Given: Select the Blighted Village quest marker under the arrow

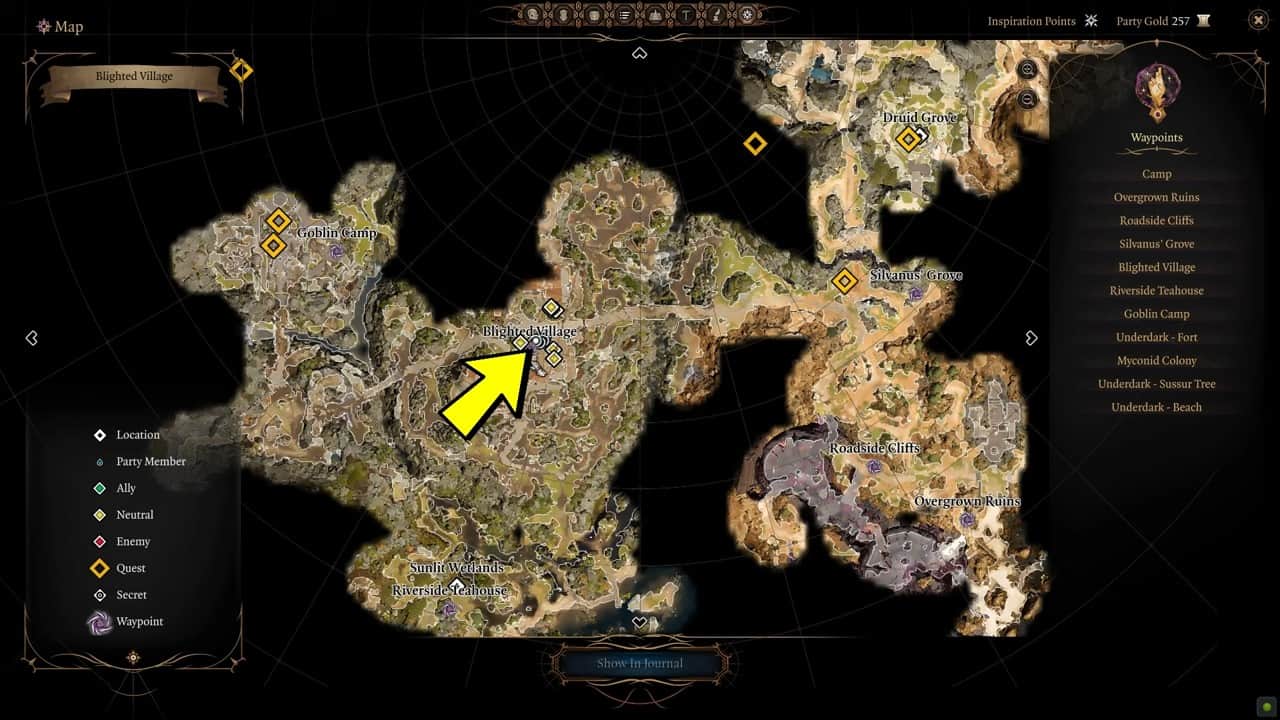Looking at the screenshot, I should 522,342.
